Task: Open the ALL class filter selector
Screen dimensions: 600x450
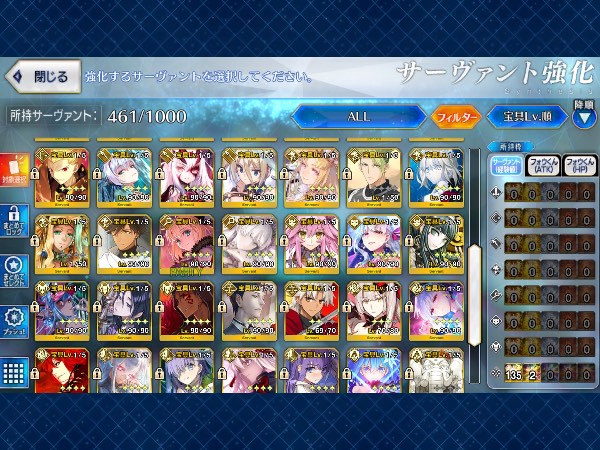Action: 358,117
